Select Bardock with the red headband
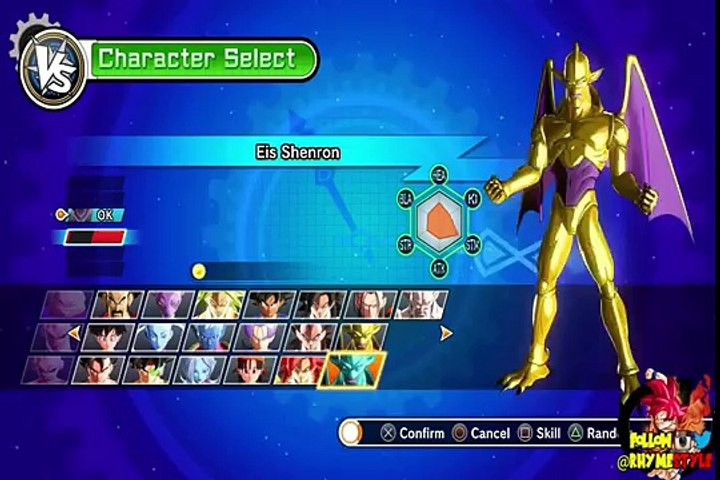The image size is (720, 480). coord(146,369)
